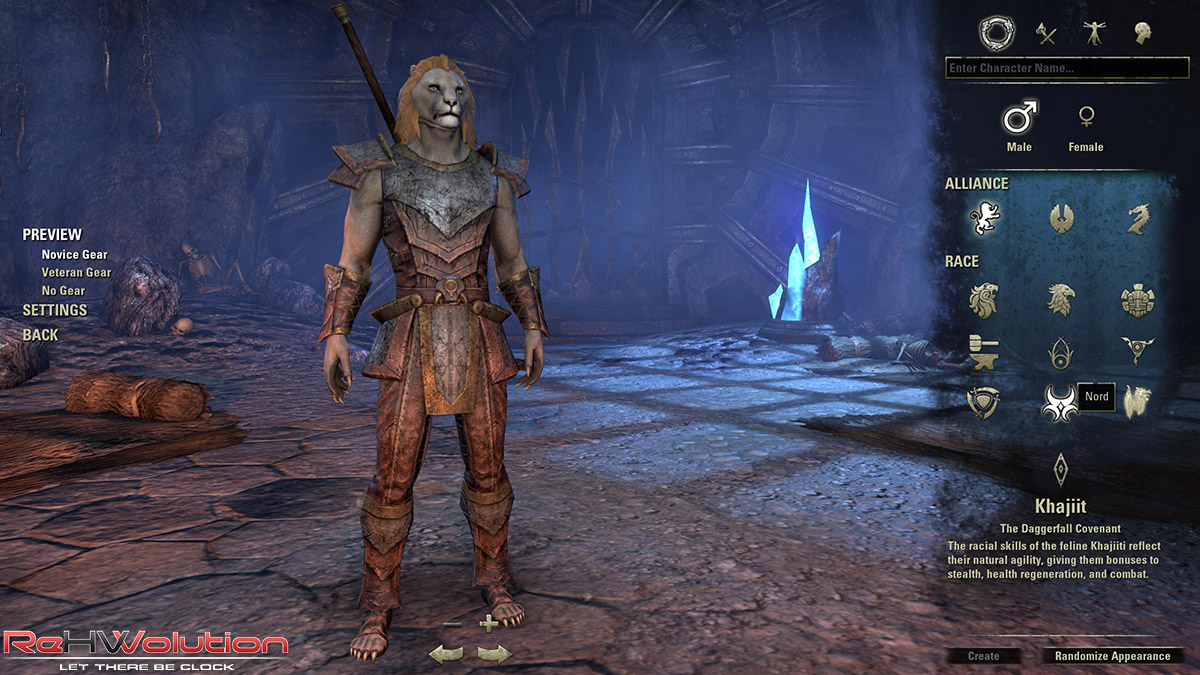Pick the lion Daggerfall Covenant alliance

click(984, 218)
